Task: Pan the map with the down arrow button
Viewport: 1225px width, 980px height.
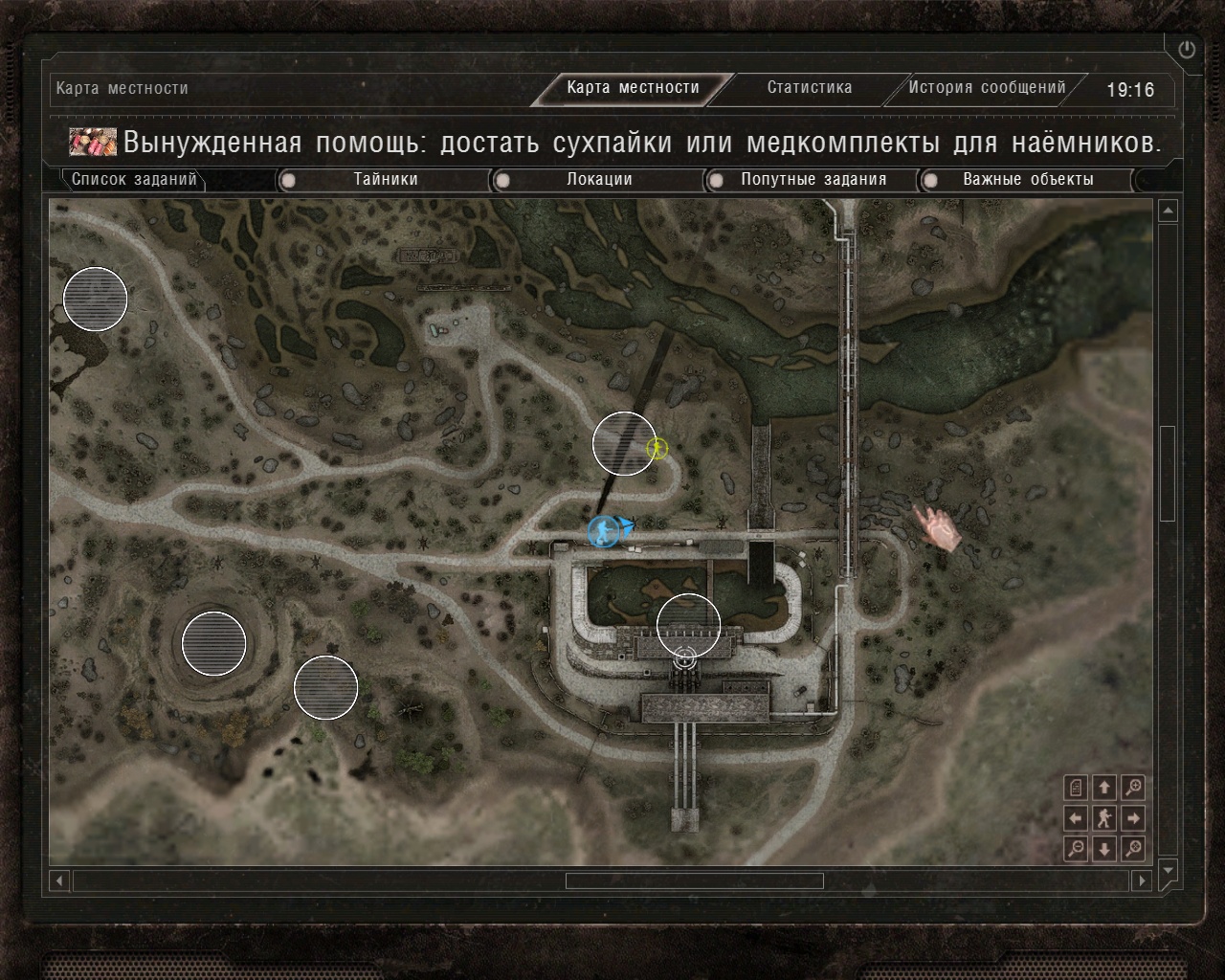Action: click(1104, 848)
